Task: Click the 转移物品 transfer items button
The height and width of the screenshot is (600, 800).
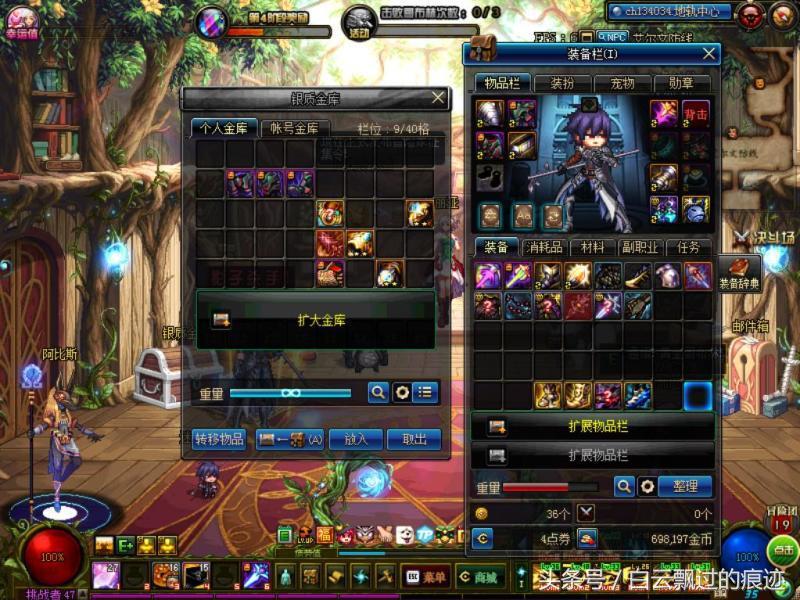Action: click(x=218, y=439)
